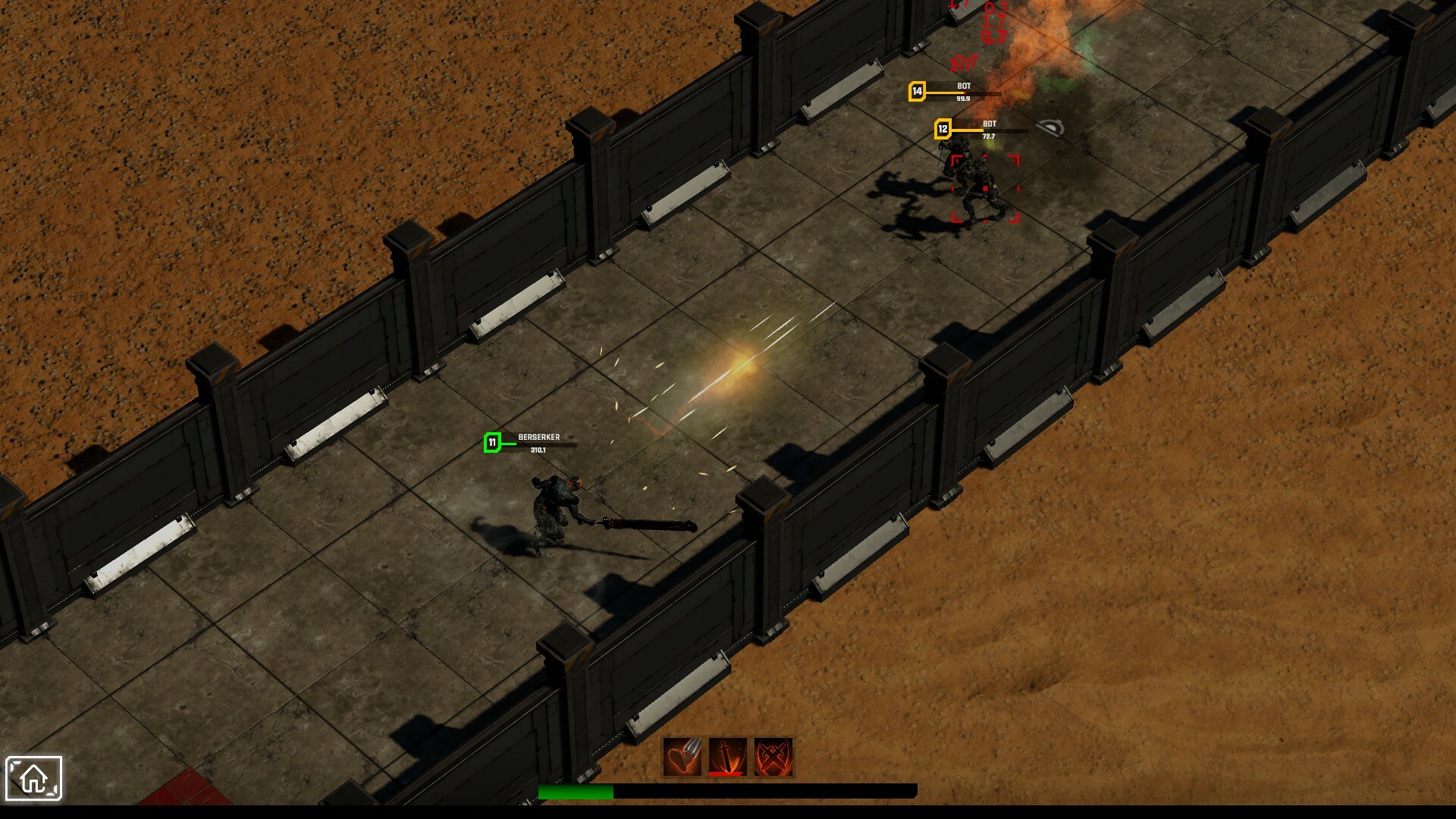Click the faded status icon near BOT 12
The height and width of the screenshot is (819, 1456).
(x=1051, y=127)
